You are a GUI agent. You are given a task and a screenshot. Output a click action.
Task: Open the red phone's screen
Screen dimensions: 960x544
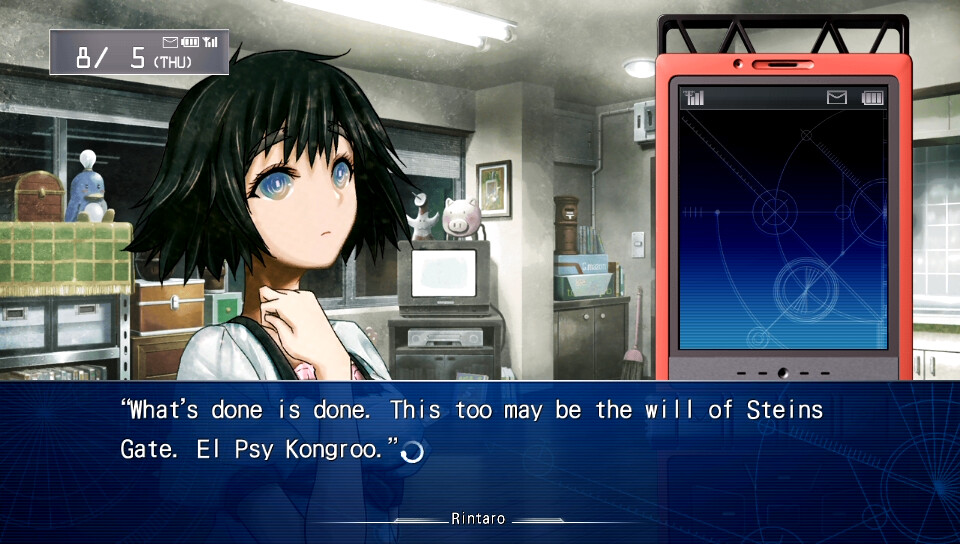(783, 230)
